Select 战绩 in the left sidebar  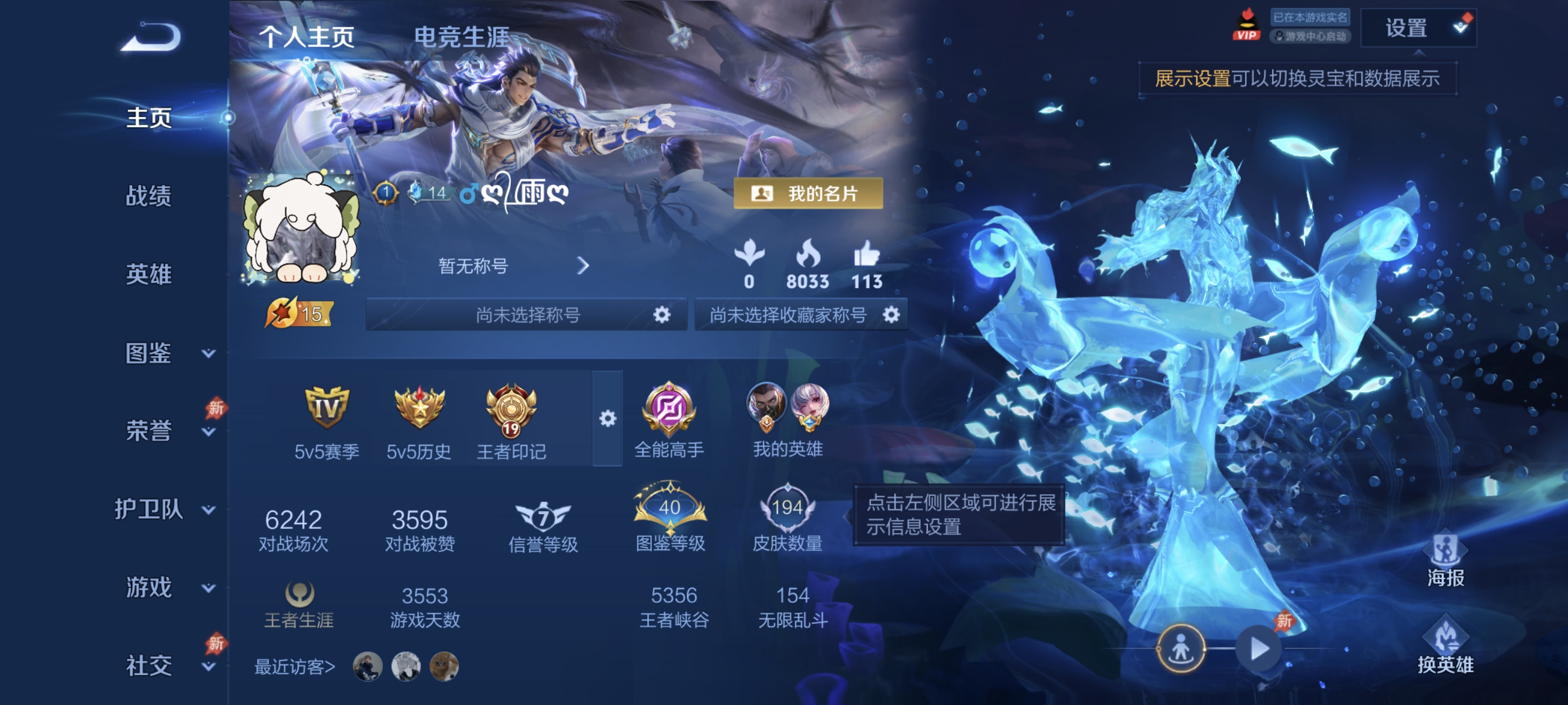point(148,198)
